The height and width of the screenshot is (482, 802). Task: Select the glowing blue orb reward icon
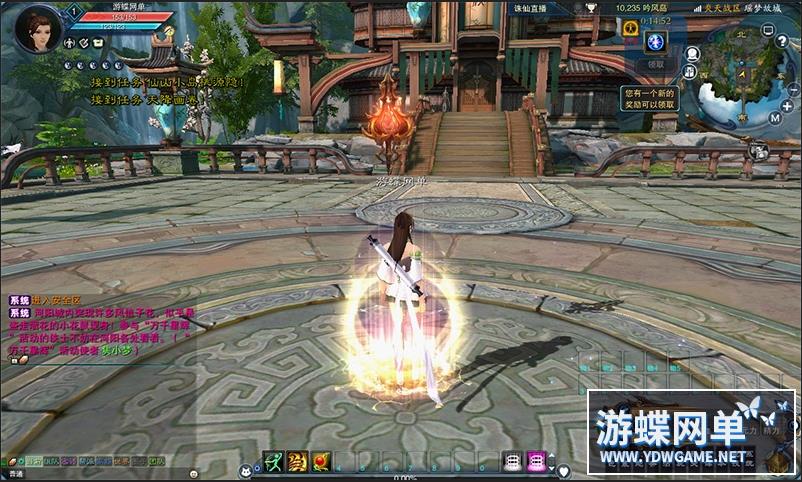point(656,41)
